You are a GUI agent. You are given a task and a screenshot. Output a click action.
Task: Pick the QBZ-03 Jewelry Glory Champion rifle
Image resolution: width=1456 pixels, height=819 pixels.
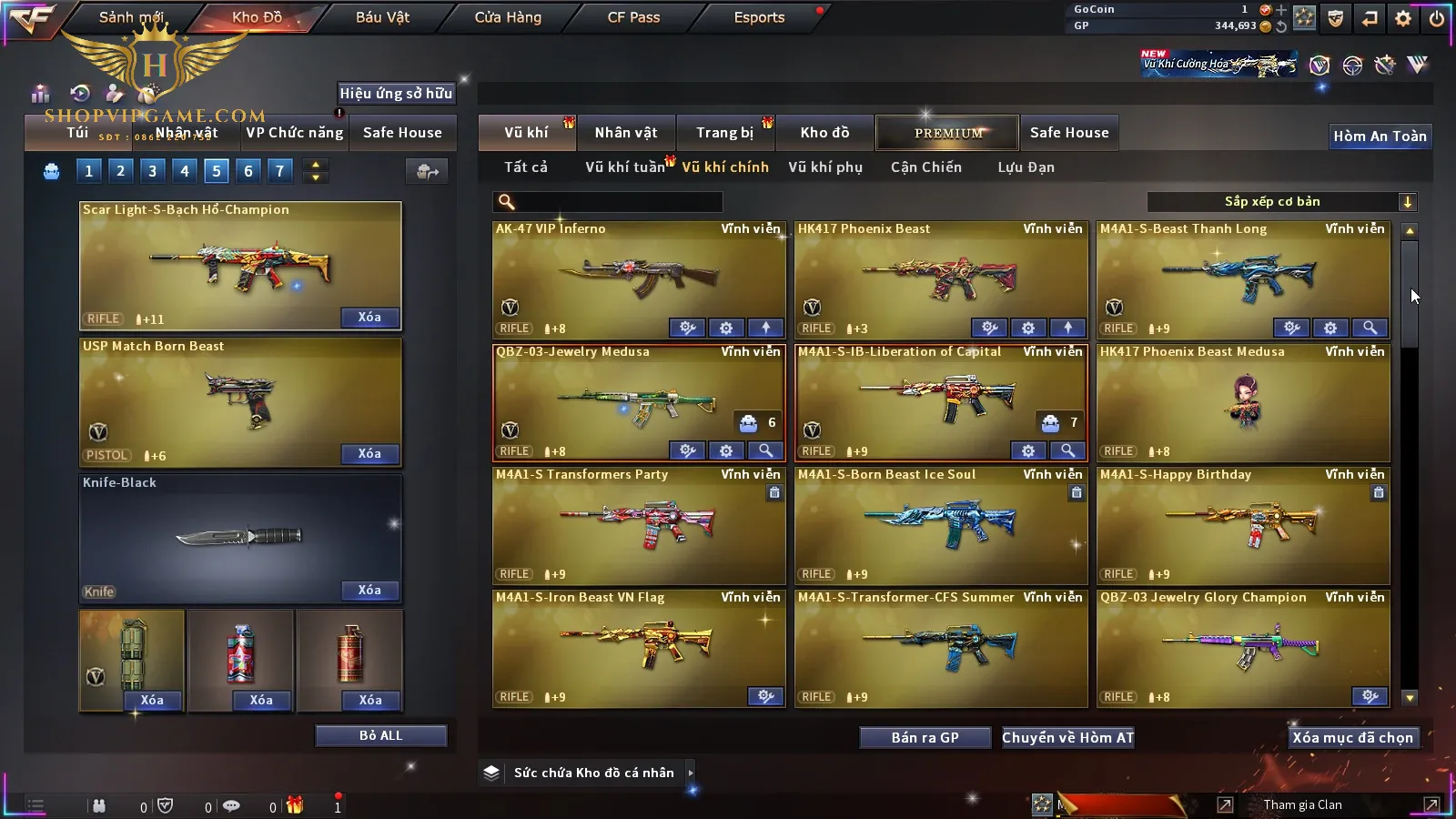point(1242,648)
